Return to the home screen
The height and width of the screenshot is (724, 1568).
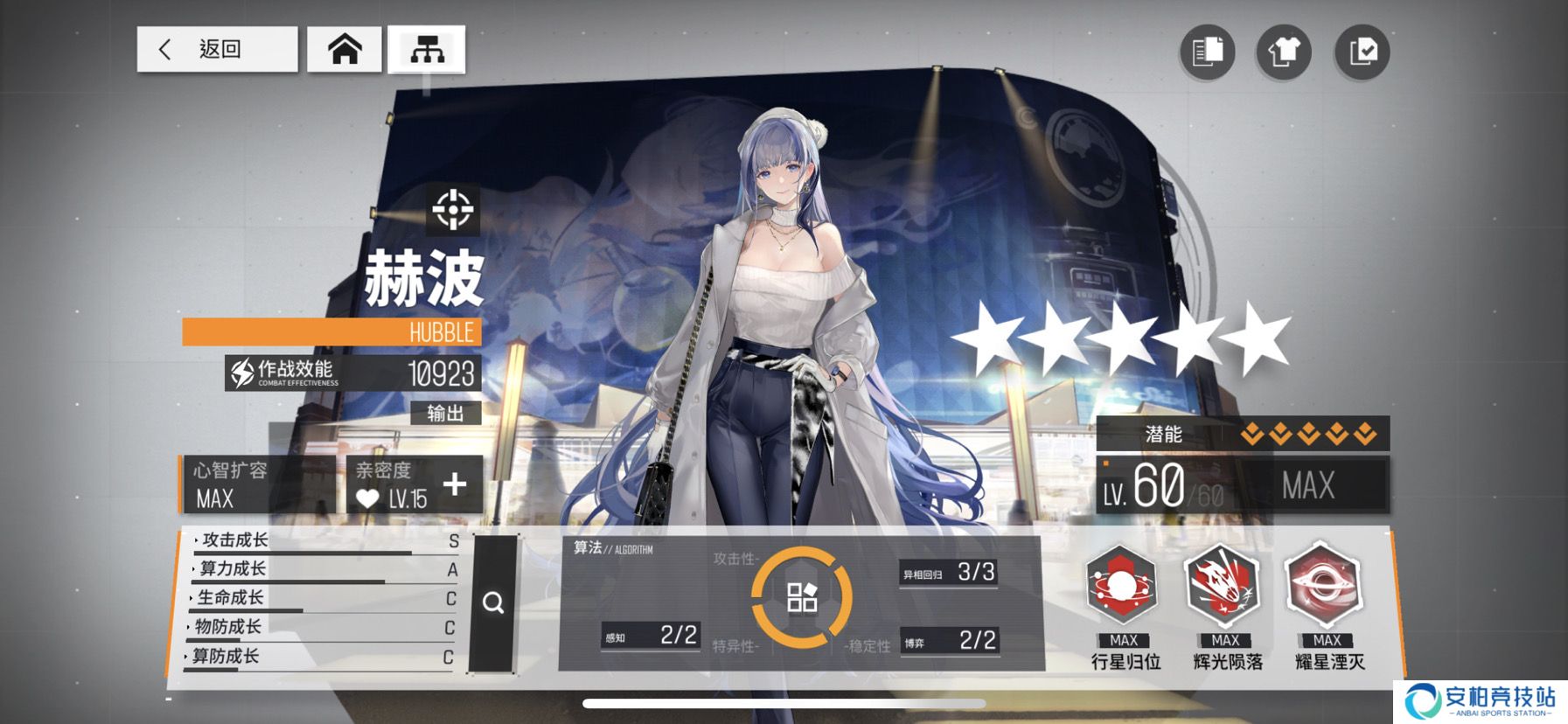click(x=345, y=49)
